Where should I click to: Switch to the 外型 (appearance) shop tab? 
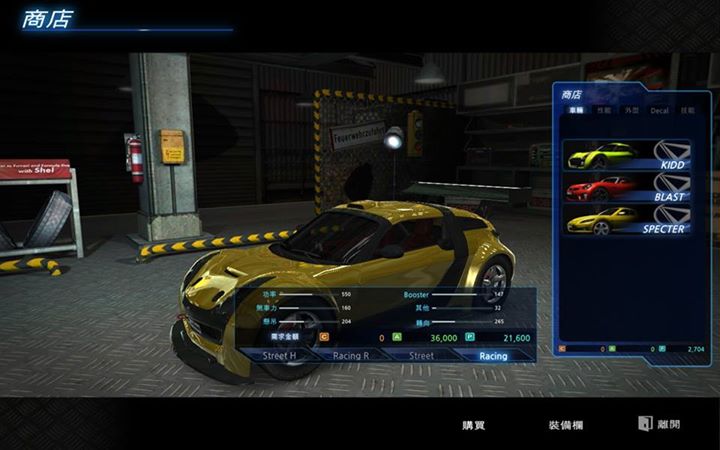pos(631,110)
